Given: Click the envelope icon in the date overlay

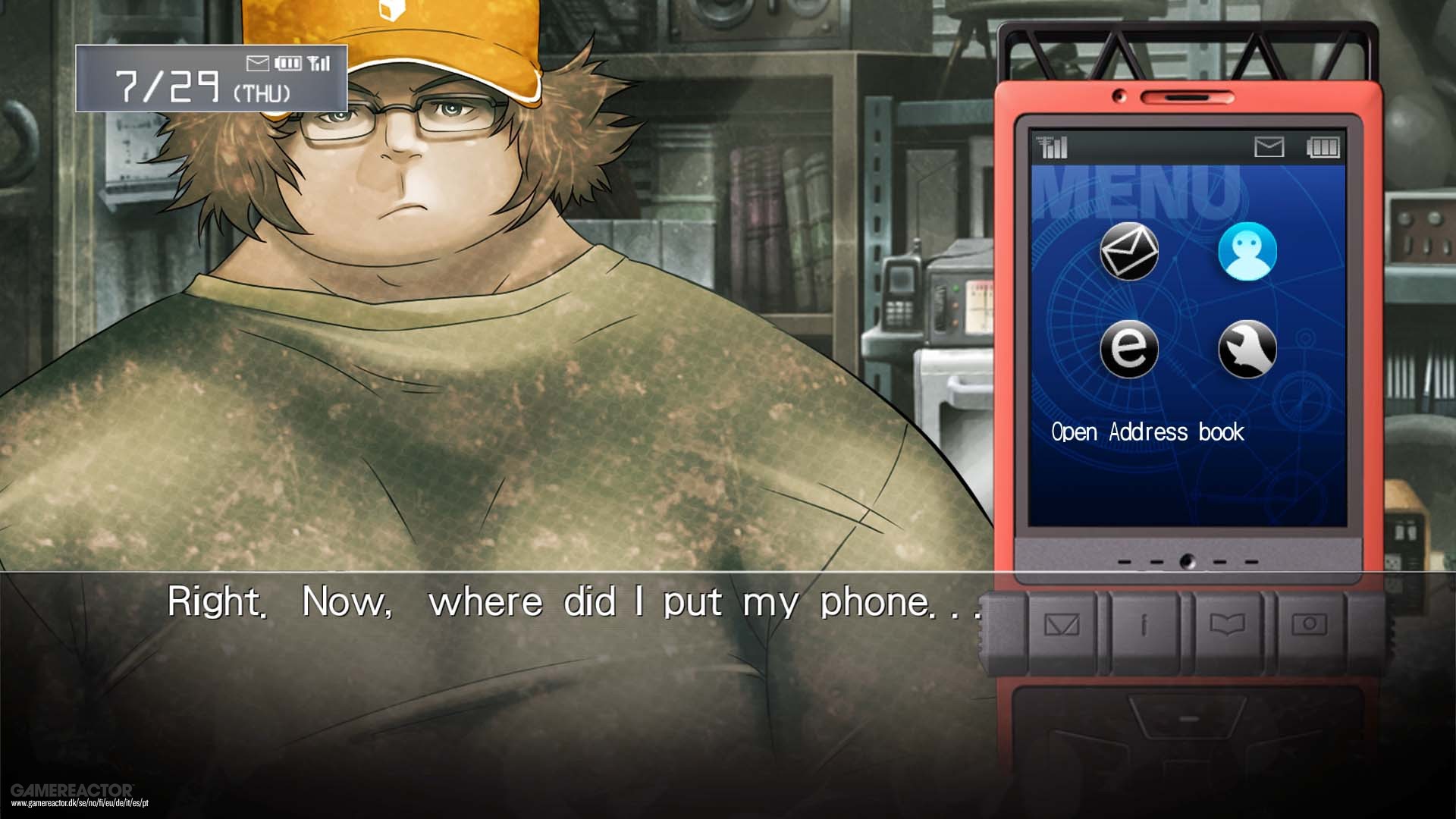Looking at the screenshot, I should (258, 64).
